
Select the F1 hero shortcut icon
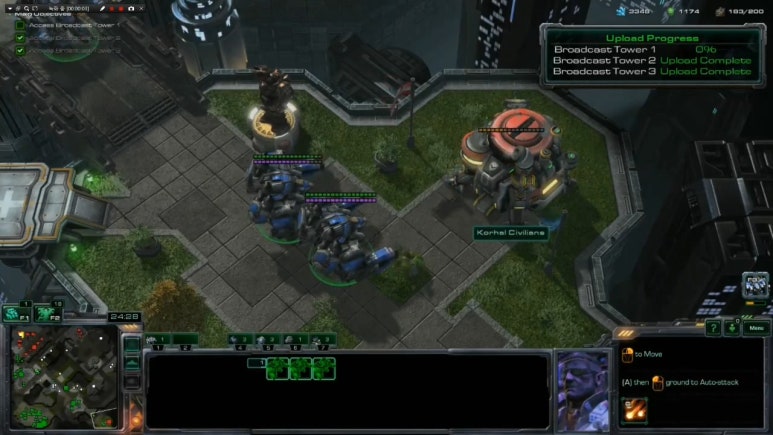(x=15, y=313)
